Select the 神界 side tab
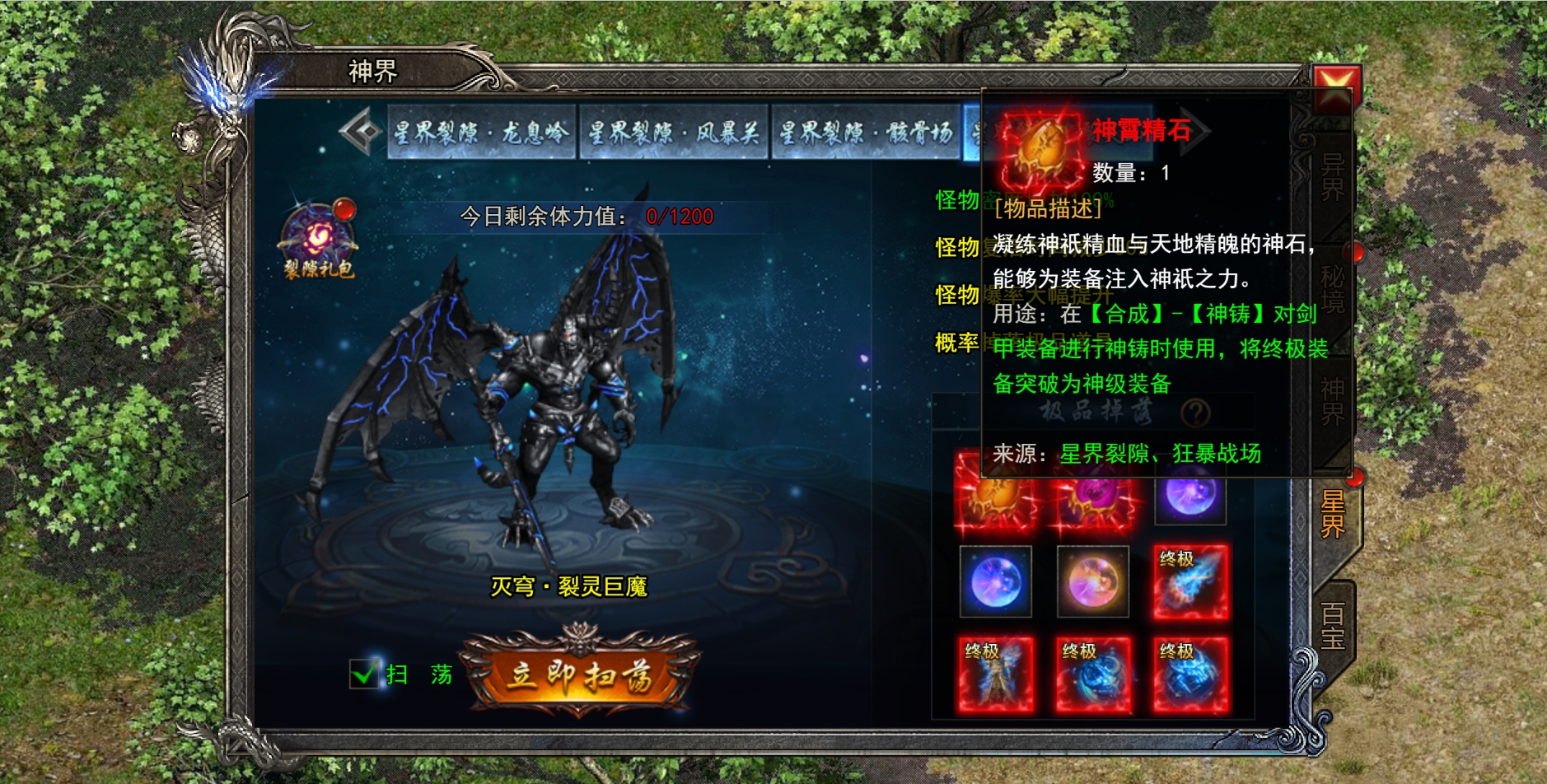Viewport: 1547px width, 784px height. pyautogui.click(x=1332, y=401)
